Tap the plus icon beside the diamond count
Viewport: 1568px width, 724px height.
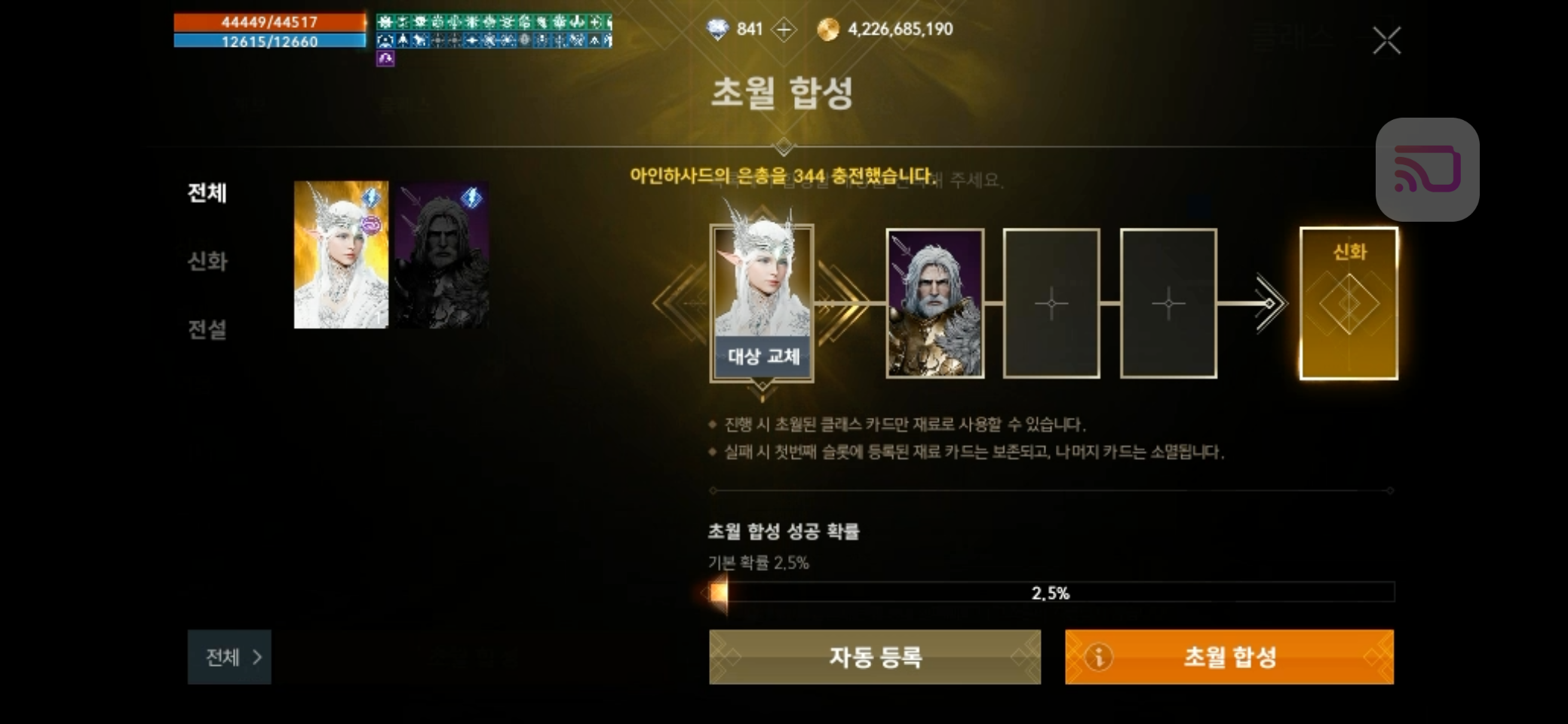coord(784,29)
